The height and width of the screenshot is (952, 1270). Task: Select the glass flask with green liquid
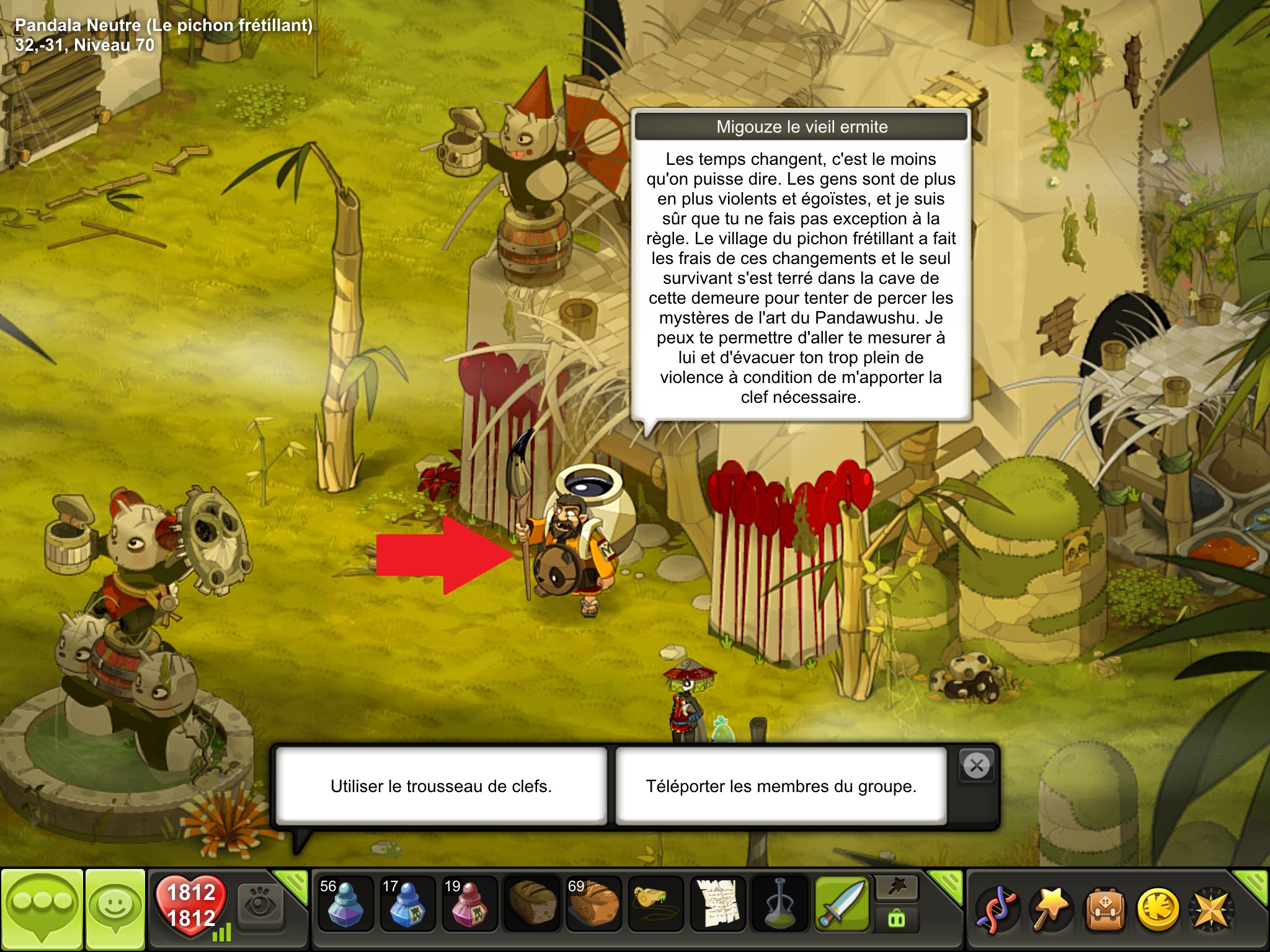pyautogui.click(x=779, y=905)
